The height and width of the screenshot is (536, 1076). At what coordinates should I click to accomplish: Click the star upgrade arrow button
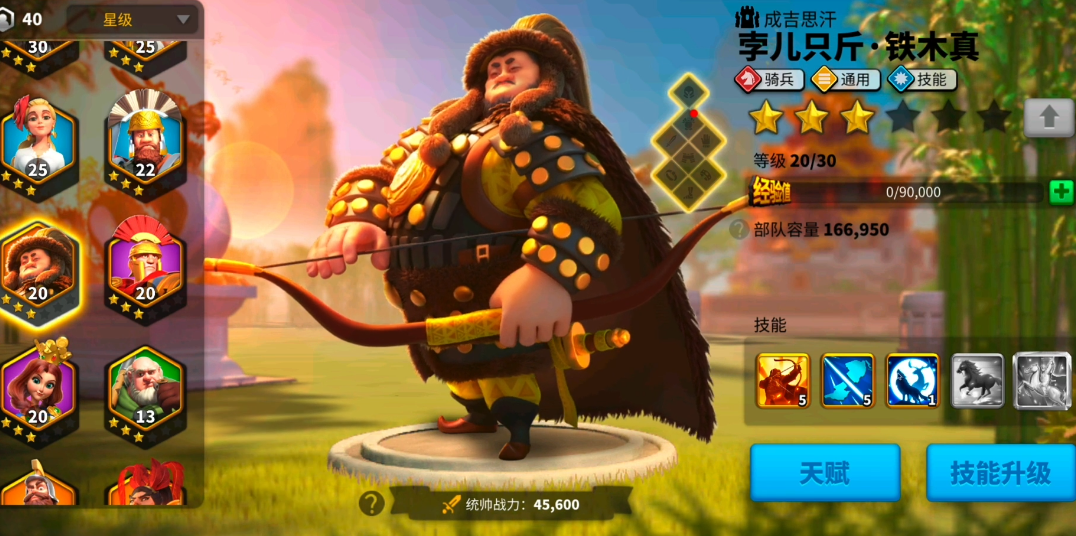(1048, 118)
